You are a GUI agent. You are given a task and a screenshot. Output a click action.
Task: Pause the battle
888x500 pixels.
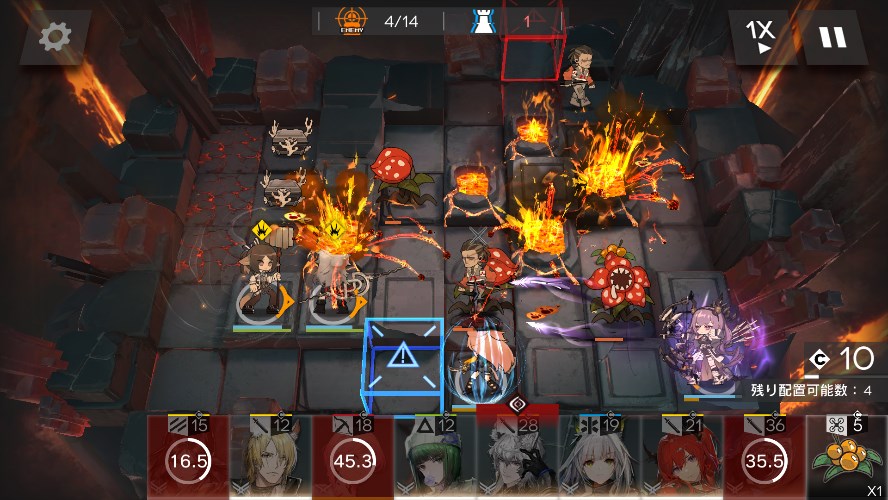point(832,38)
